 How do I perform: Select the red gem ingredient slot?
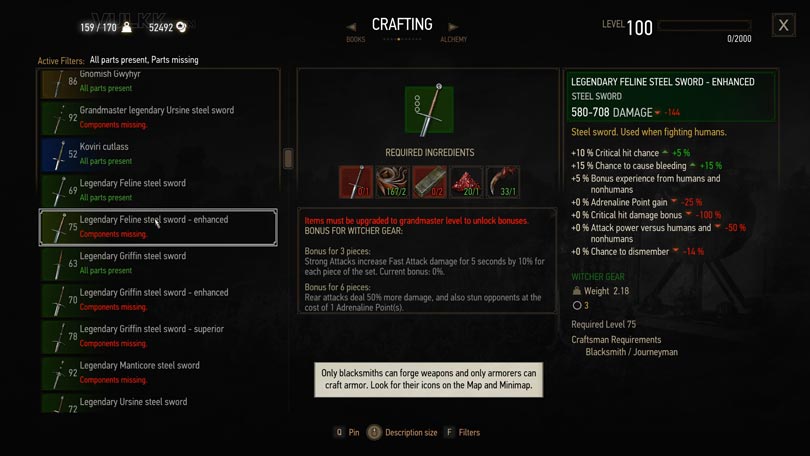pyautogui.click(x=466, y=182)
